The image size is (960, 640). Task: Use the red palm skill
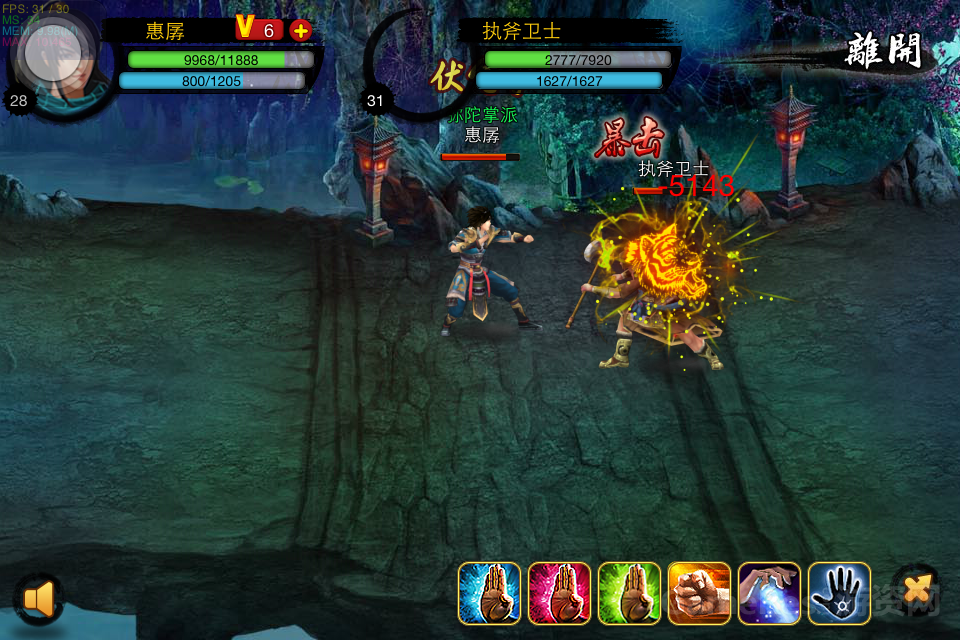pos(559,594)
